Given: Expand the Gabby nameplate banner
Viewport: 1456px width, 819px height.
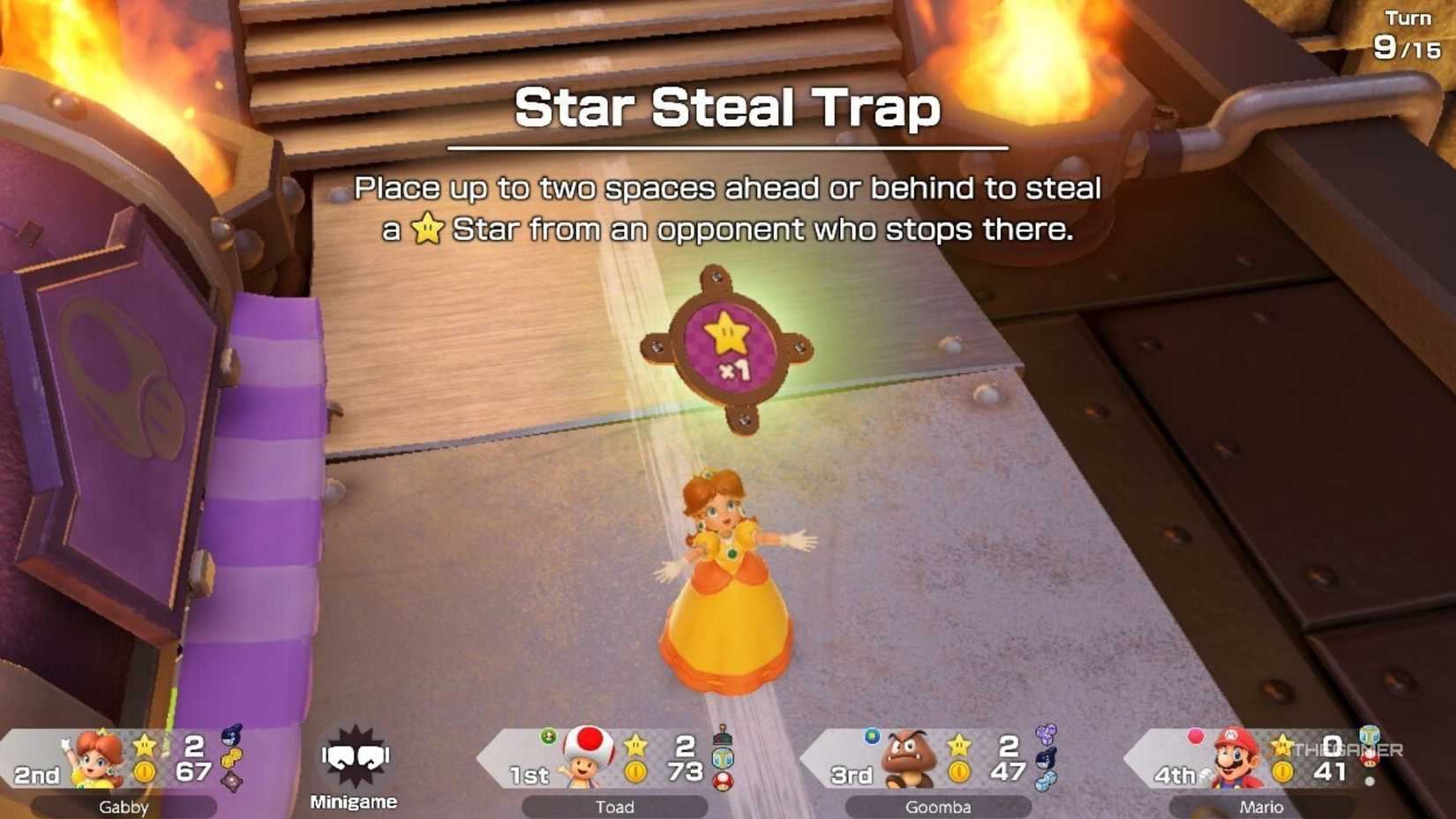Looking at the screenshot, I should pos(126,806).
